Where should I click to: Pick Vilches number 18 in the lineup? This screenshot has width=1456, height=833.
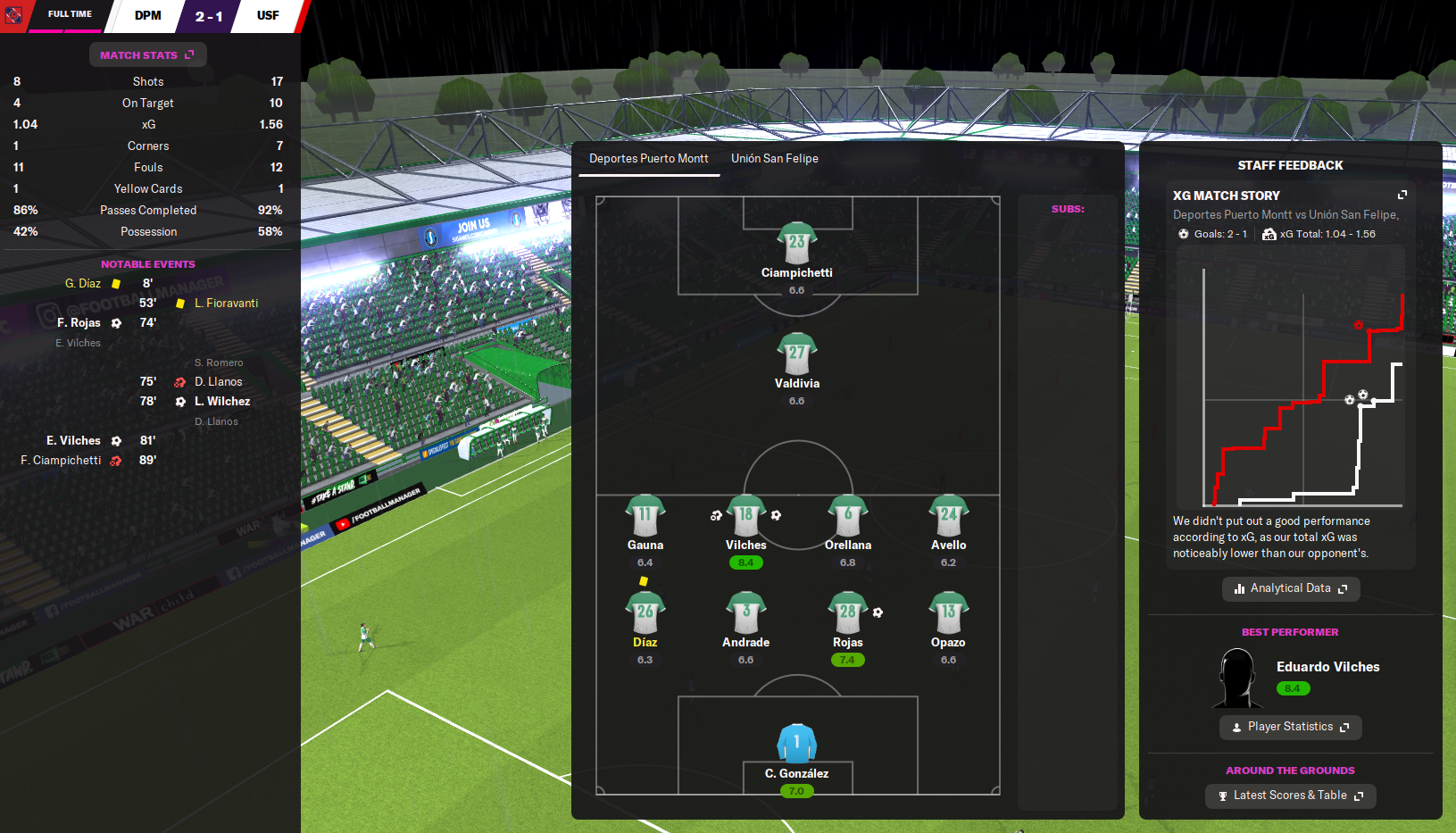[x=745, y=515]
